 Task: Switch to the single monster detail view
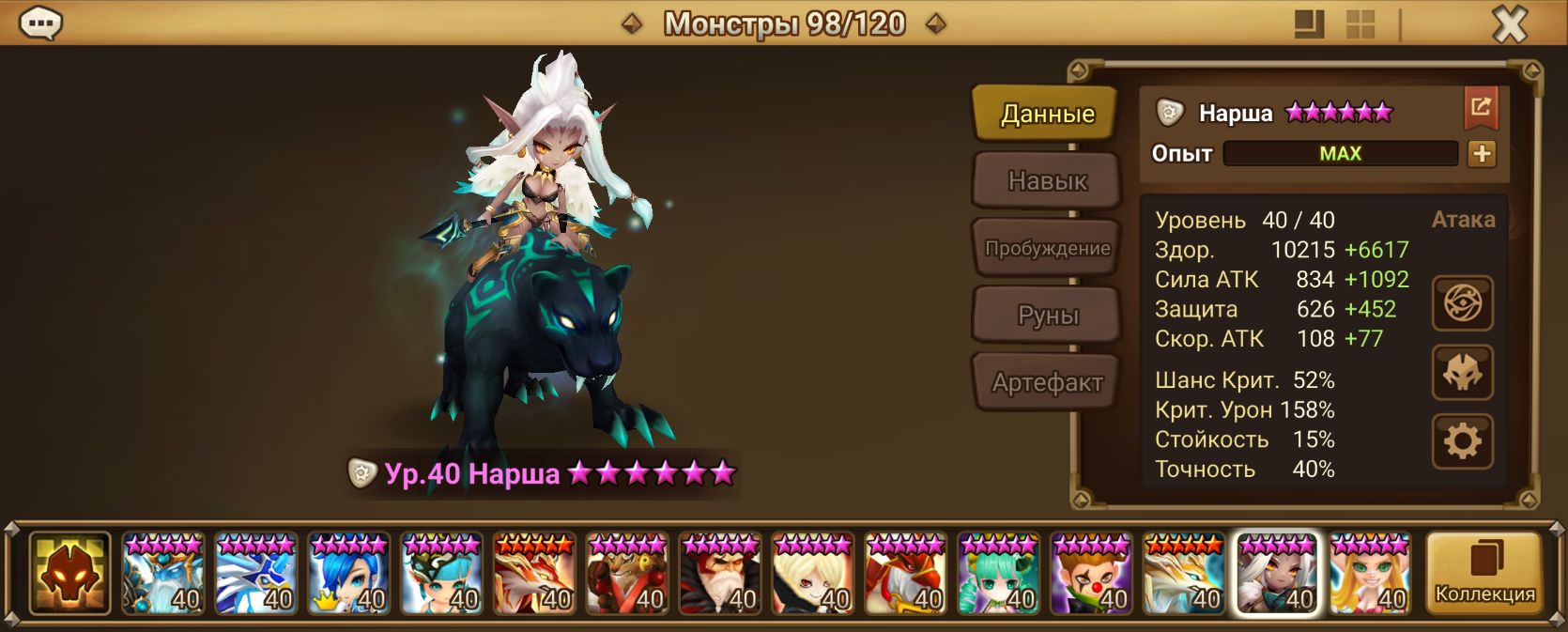pos(1309,24)
